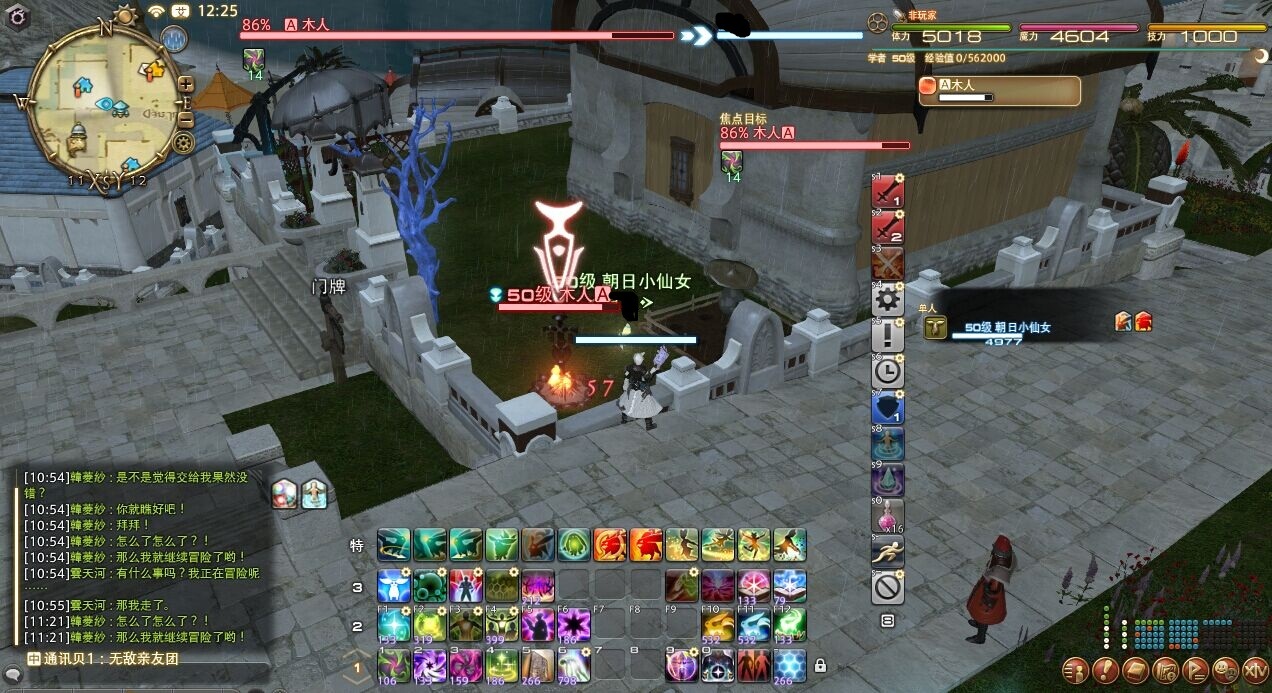Screen dimensions: 1272x693
Task: Zoom in the minimap with the plus button
Action: [186, 83]
